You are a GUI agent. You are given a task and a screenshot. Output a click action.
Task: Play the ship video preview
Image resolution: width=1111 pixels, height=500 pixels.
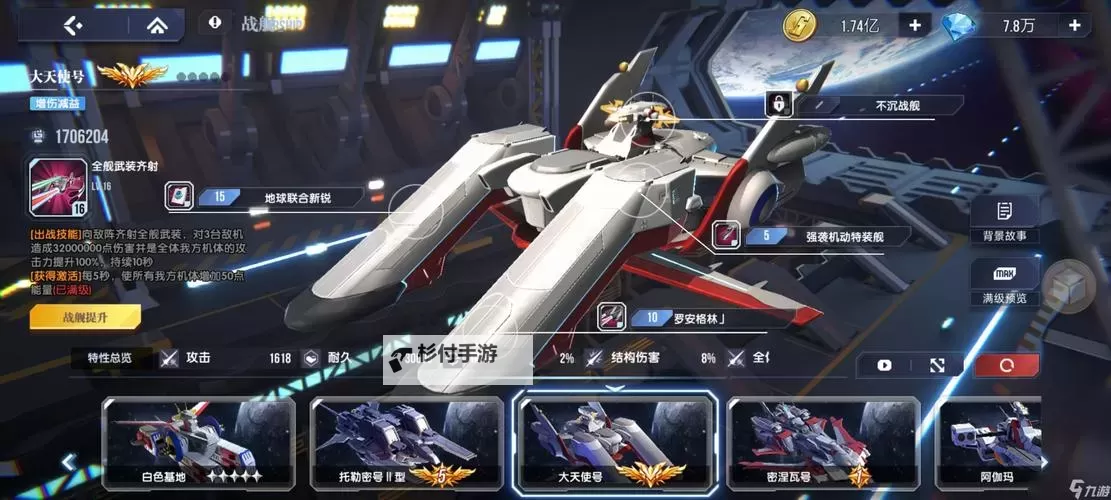pyautogui.click(x=884, y=366)
